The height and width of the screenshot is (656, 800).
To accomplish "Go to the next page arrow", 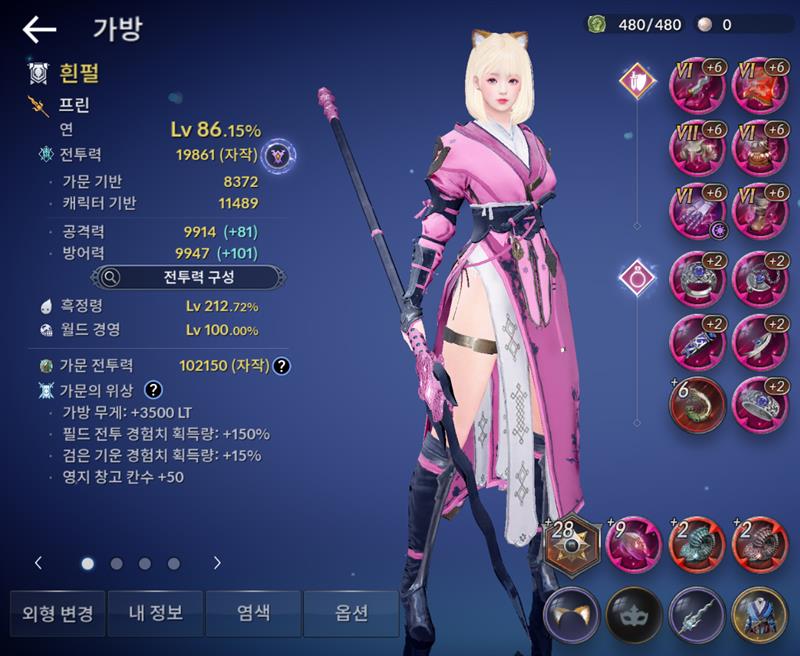I will tap(217, 563).
